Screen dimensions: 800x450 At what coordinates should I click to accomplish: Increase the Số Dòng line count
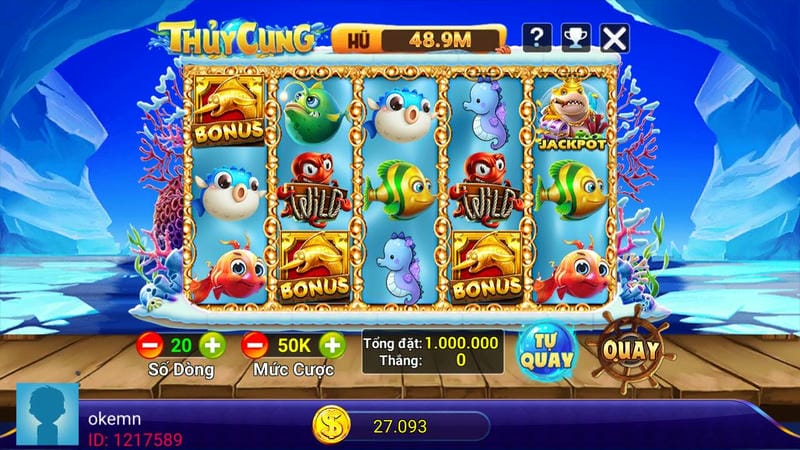(212, 345)
